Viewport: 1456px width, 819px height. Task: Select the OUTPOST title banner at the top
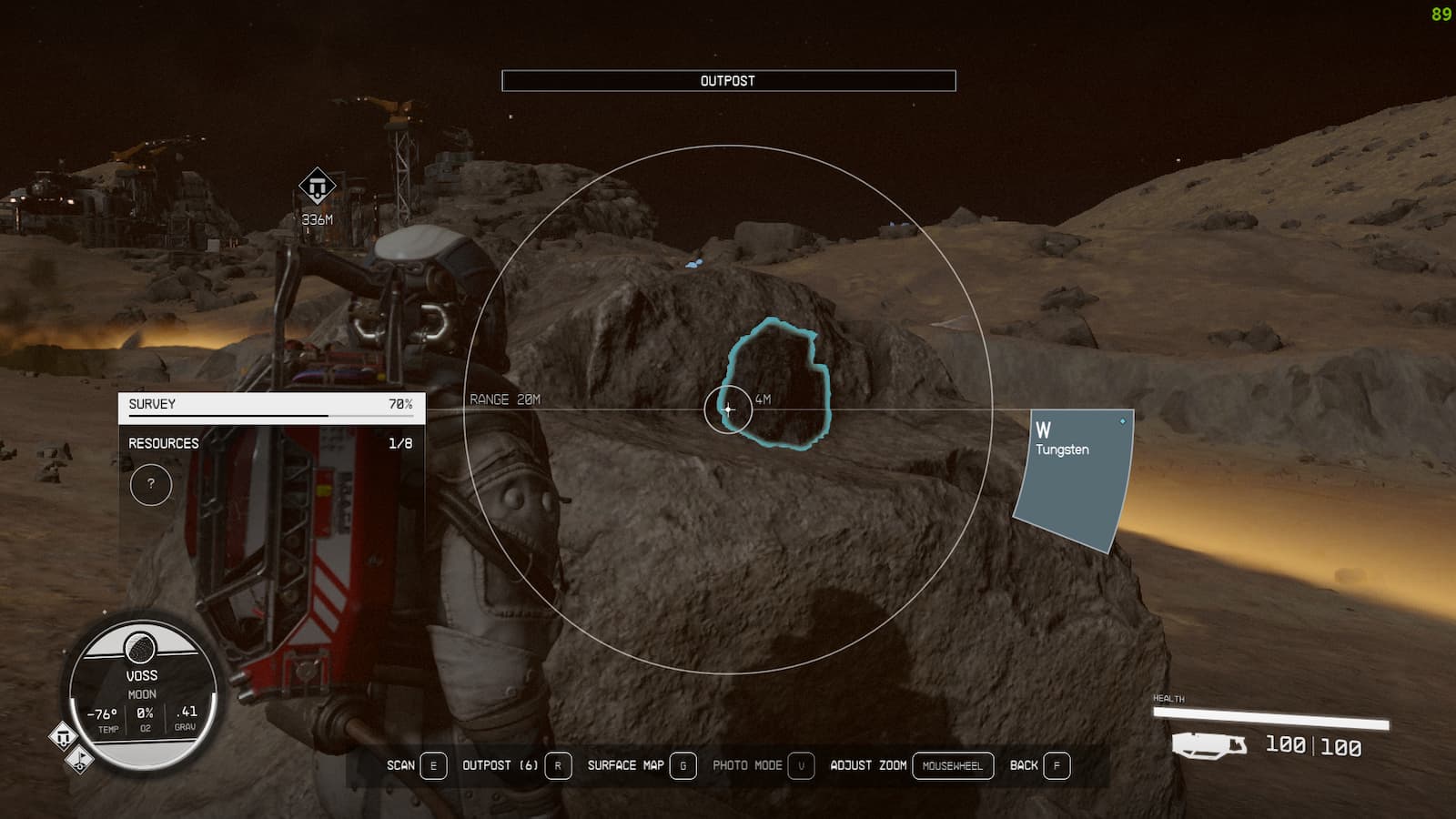(728, 80)
